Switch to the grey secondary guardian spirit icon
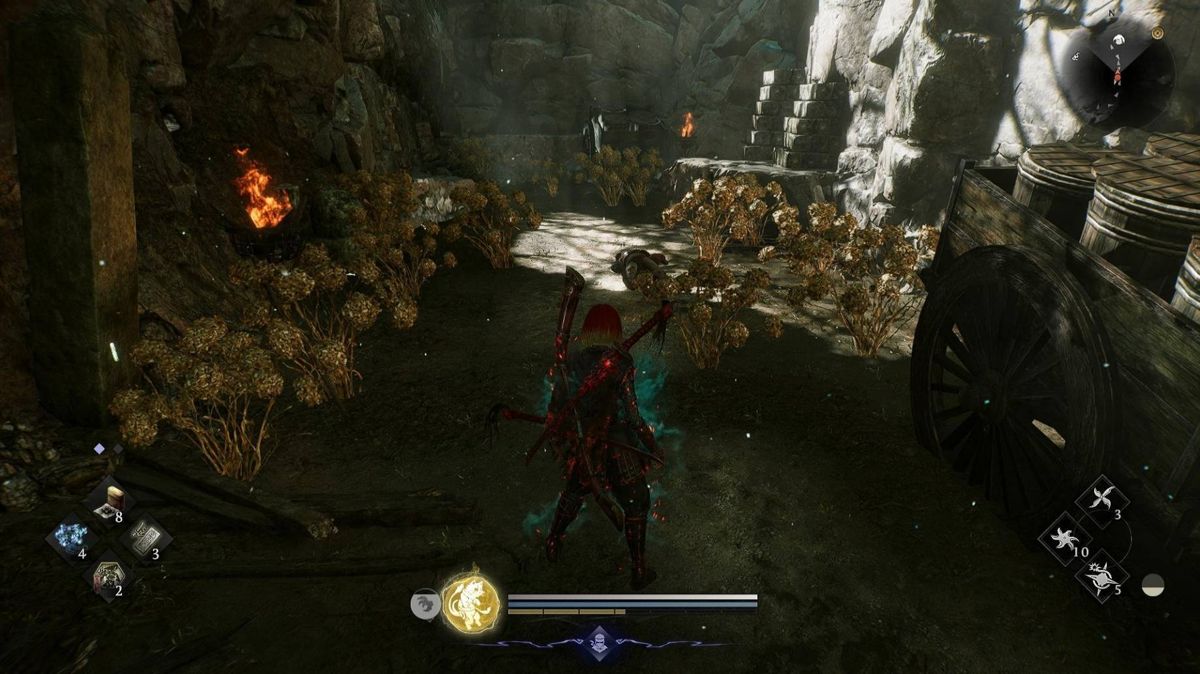Image resolution: width=1200 pixels, height=674 pixels. (x=425, y=603)
